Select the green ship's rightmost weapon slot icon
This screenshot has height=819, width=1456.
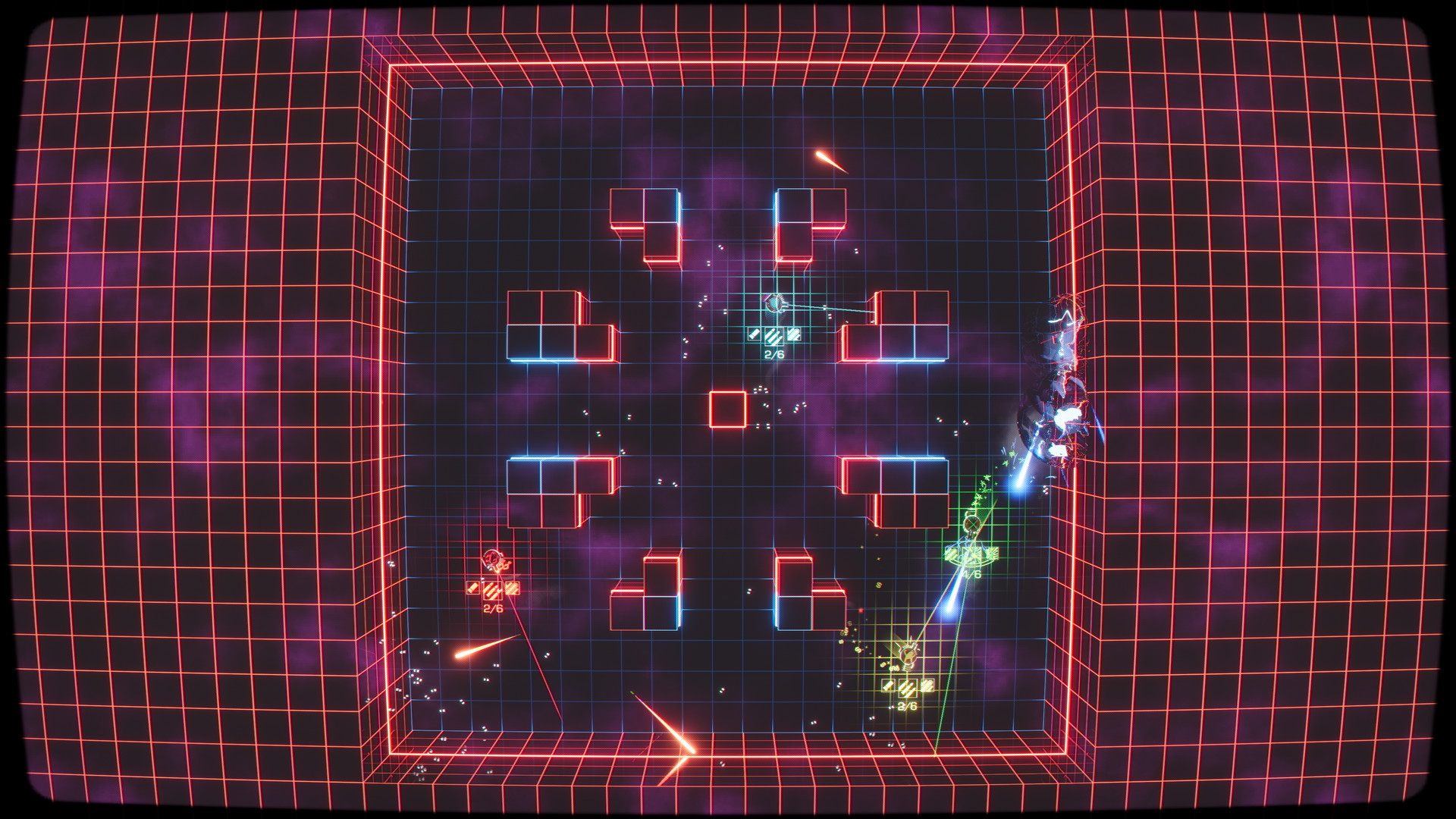993,554
